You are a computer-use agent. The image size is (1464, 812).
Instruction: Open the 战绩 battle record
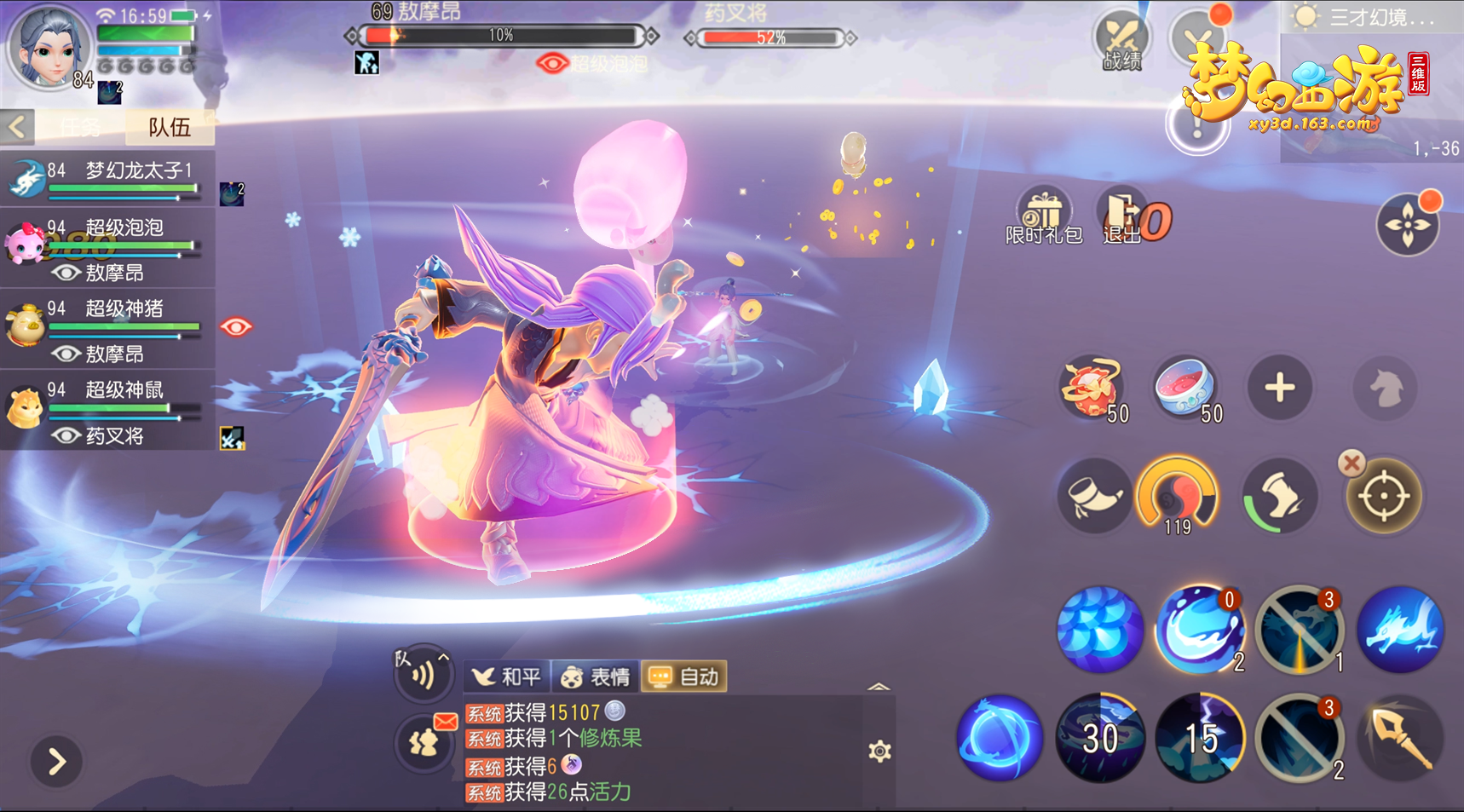(1121, 41)
